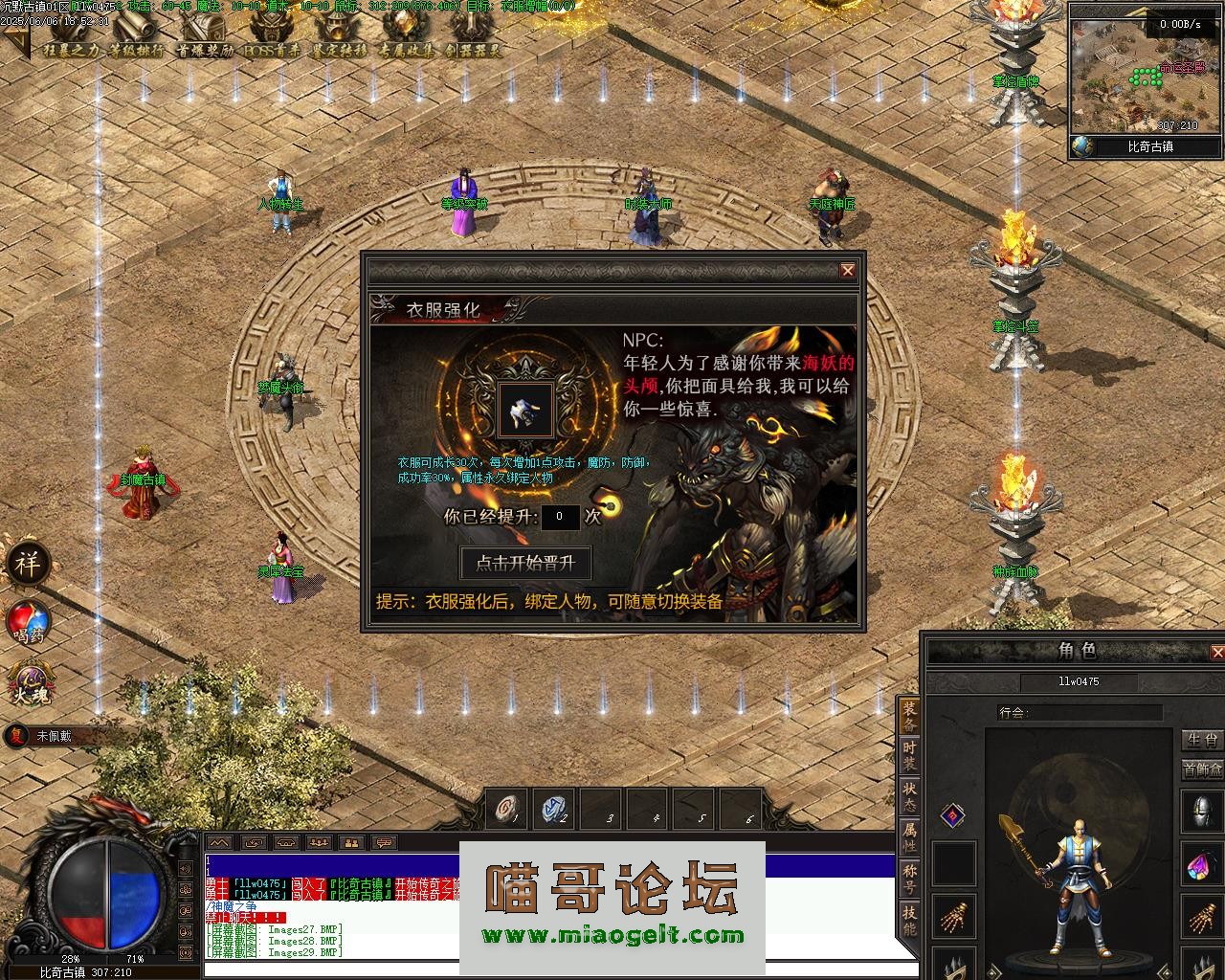Open the BOSS首杀 menu

tap(271, 50)
